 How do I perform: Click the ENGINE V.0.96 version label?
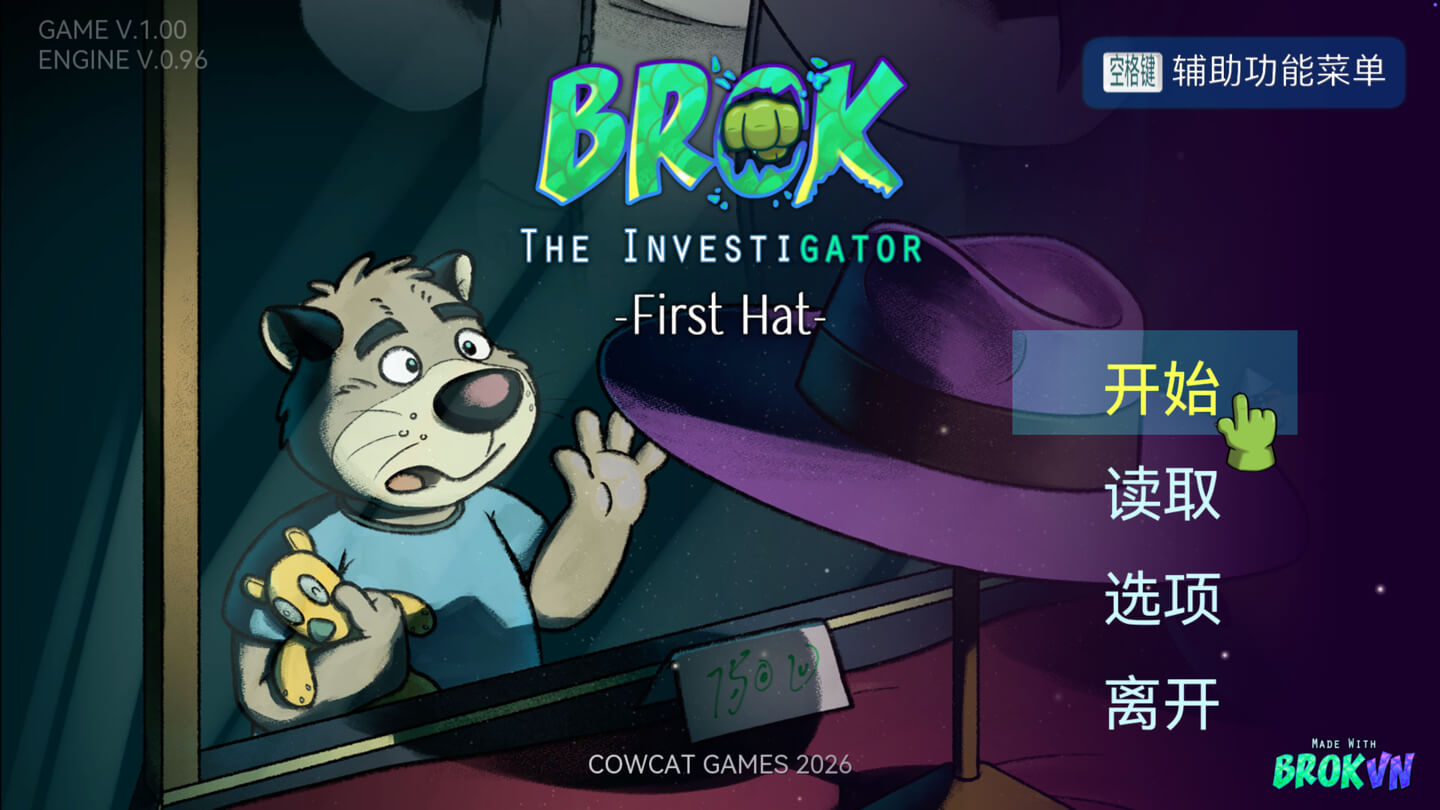[x=123, y=60]
